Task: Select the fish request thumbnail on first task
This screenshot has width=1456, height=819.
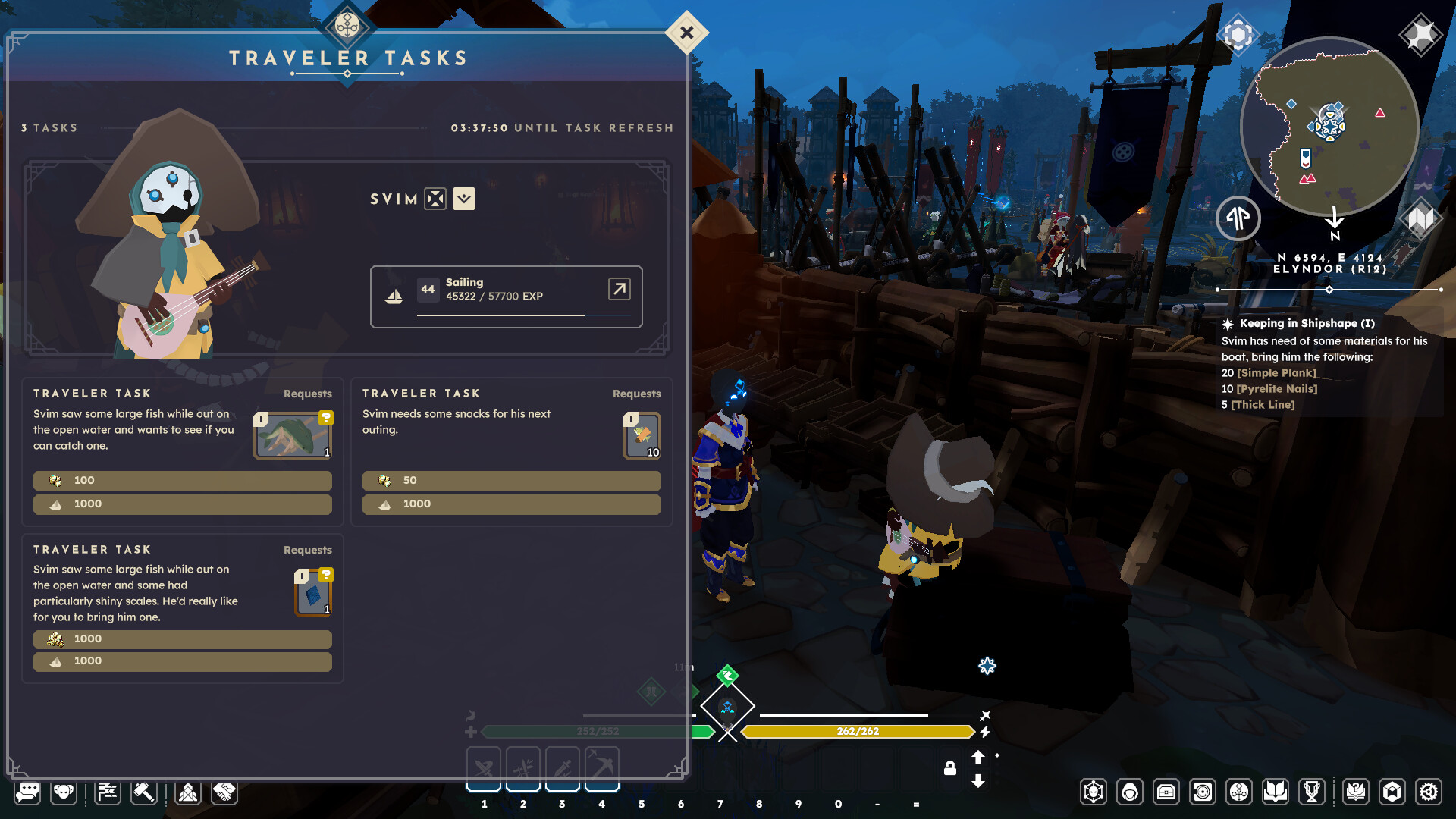Action: point(292,436)
